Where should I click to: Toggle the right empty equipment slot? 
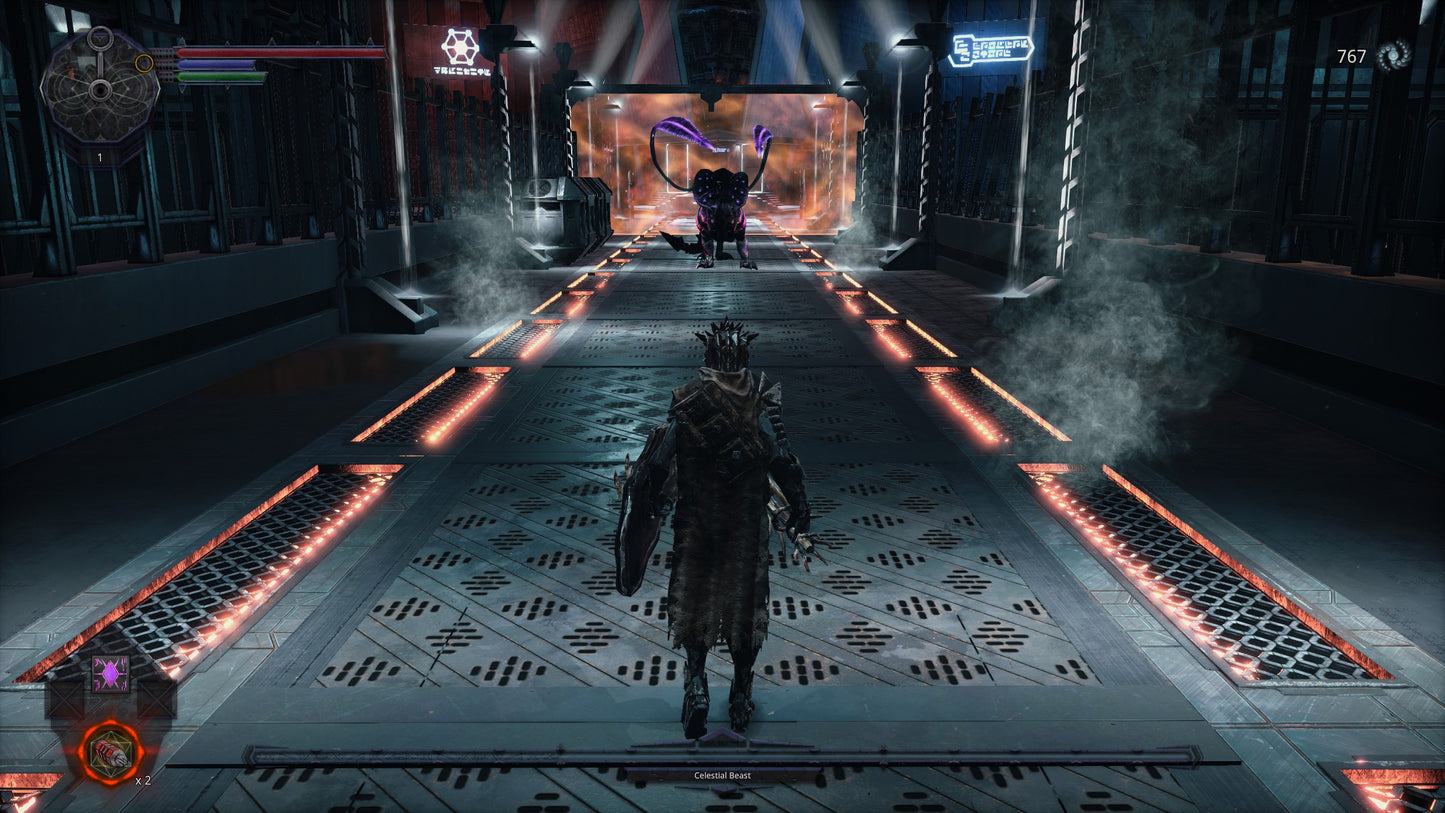(158, 697)
